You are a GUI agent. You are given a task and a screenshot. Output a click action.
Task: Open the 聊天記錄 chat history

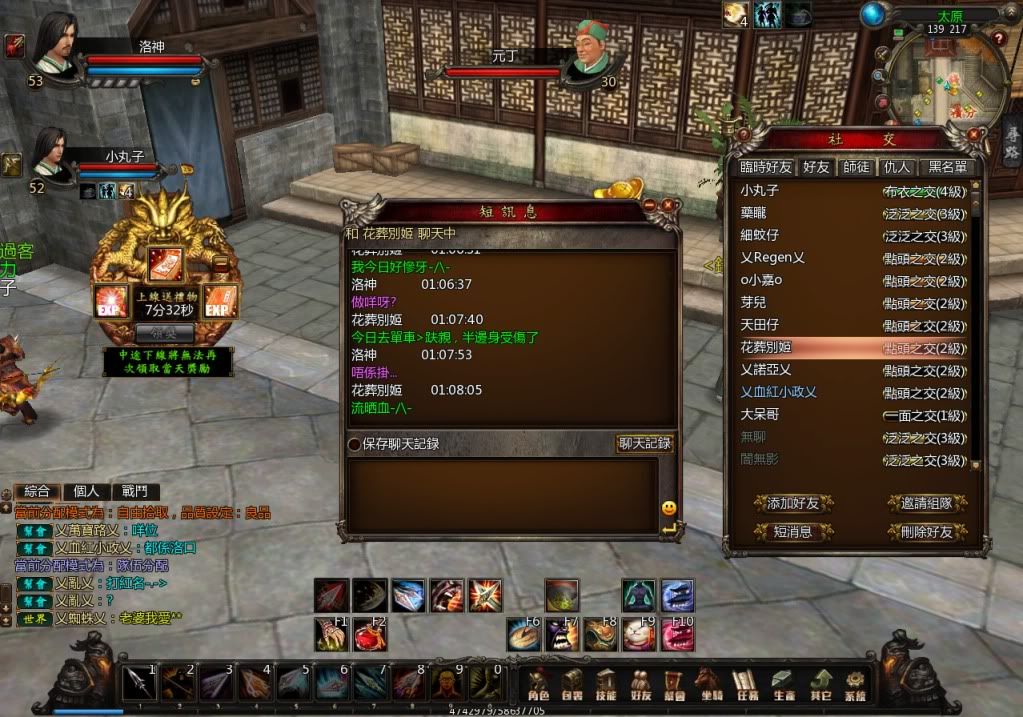click(644, 444)
